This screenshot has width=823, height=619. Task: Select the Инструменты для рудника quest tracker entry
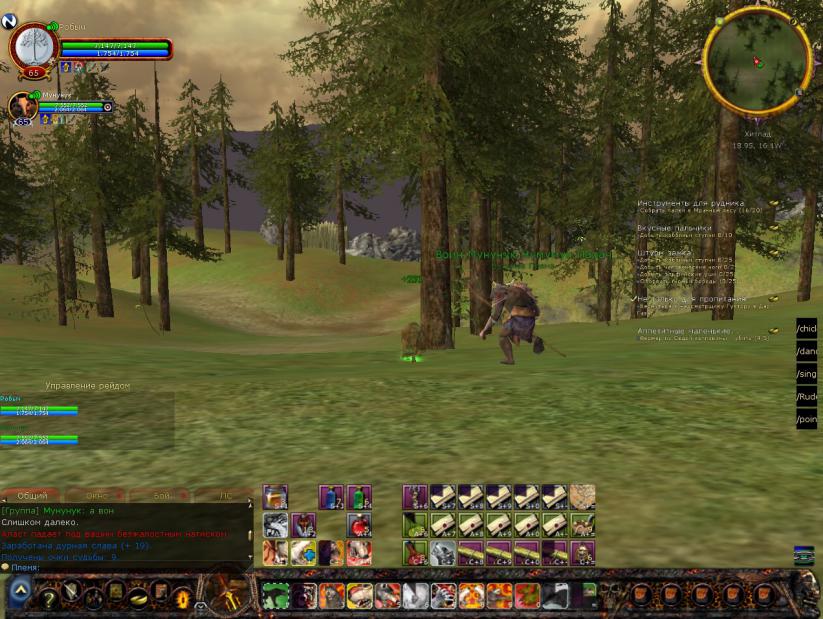click(x=690, y=203)
